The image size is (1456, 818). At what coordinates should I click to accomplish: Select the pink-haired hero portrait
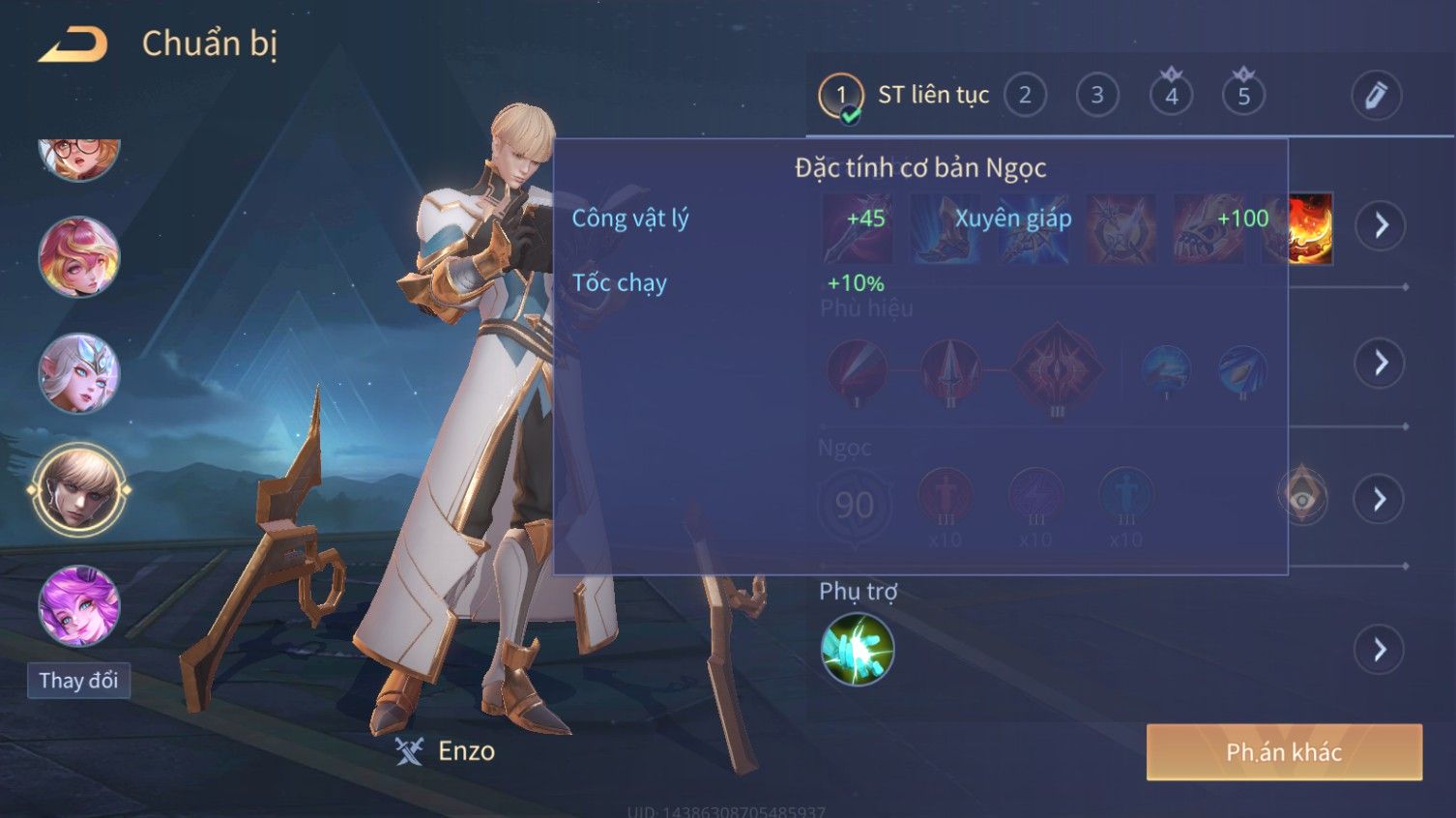pos(78,257)
